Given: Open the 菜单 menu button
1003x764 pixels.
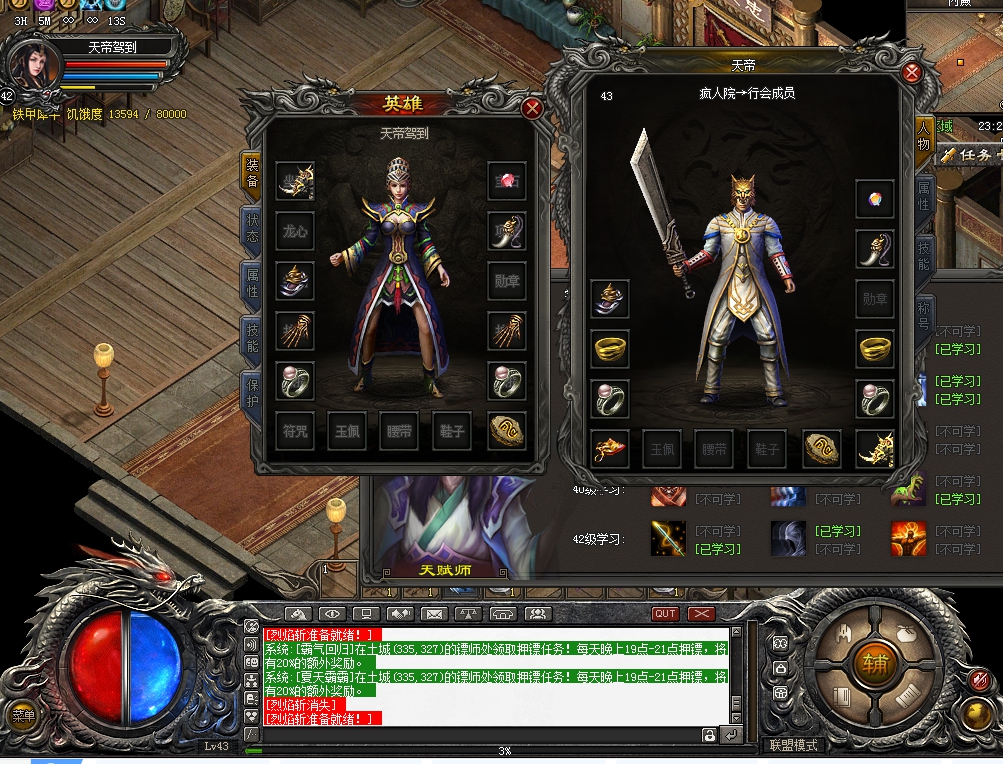Looking at the screenshot, I should (22, 715).
